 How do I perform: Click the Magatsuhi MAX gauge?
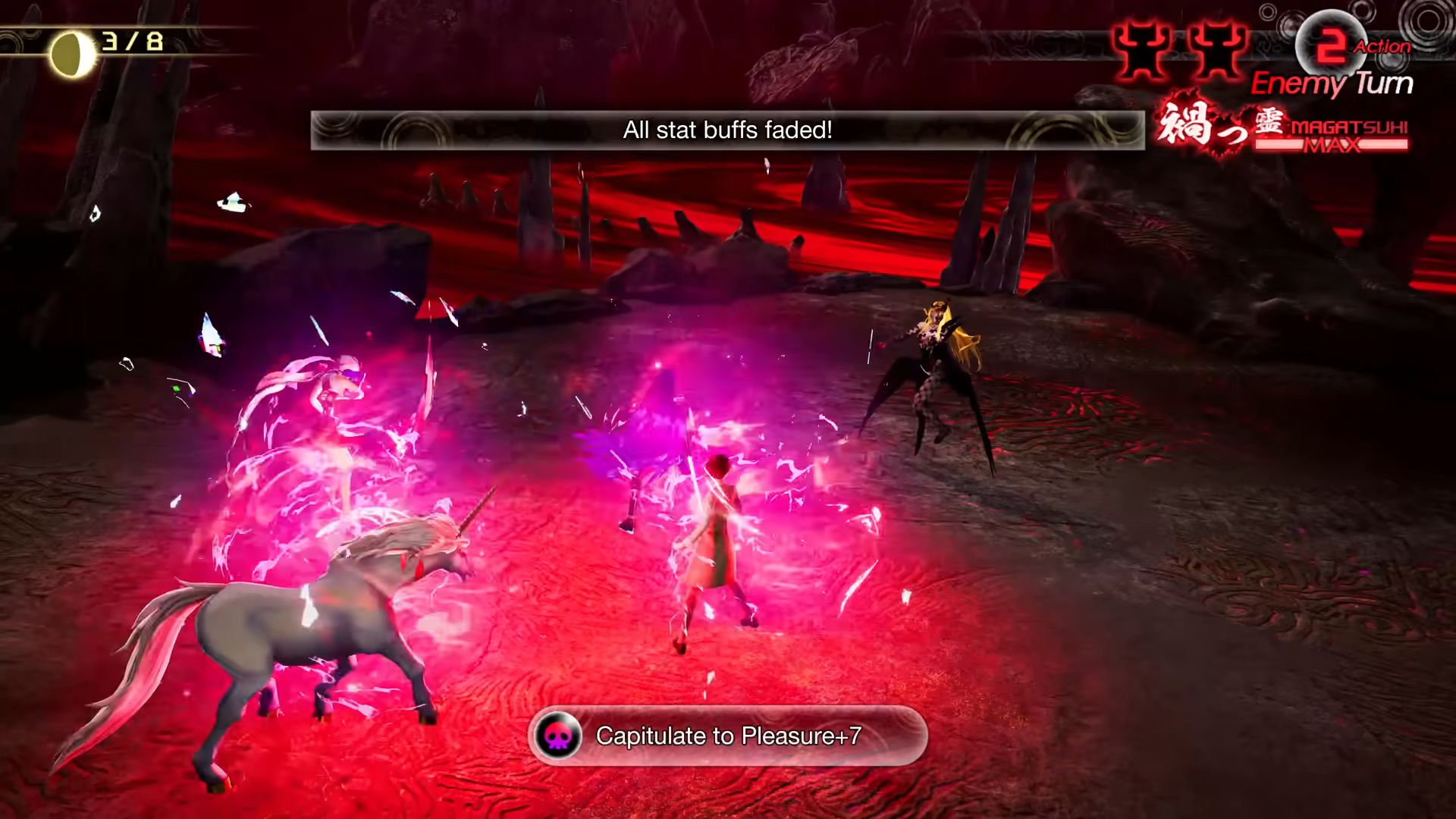pos(1332,136)
